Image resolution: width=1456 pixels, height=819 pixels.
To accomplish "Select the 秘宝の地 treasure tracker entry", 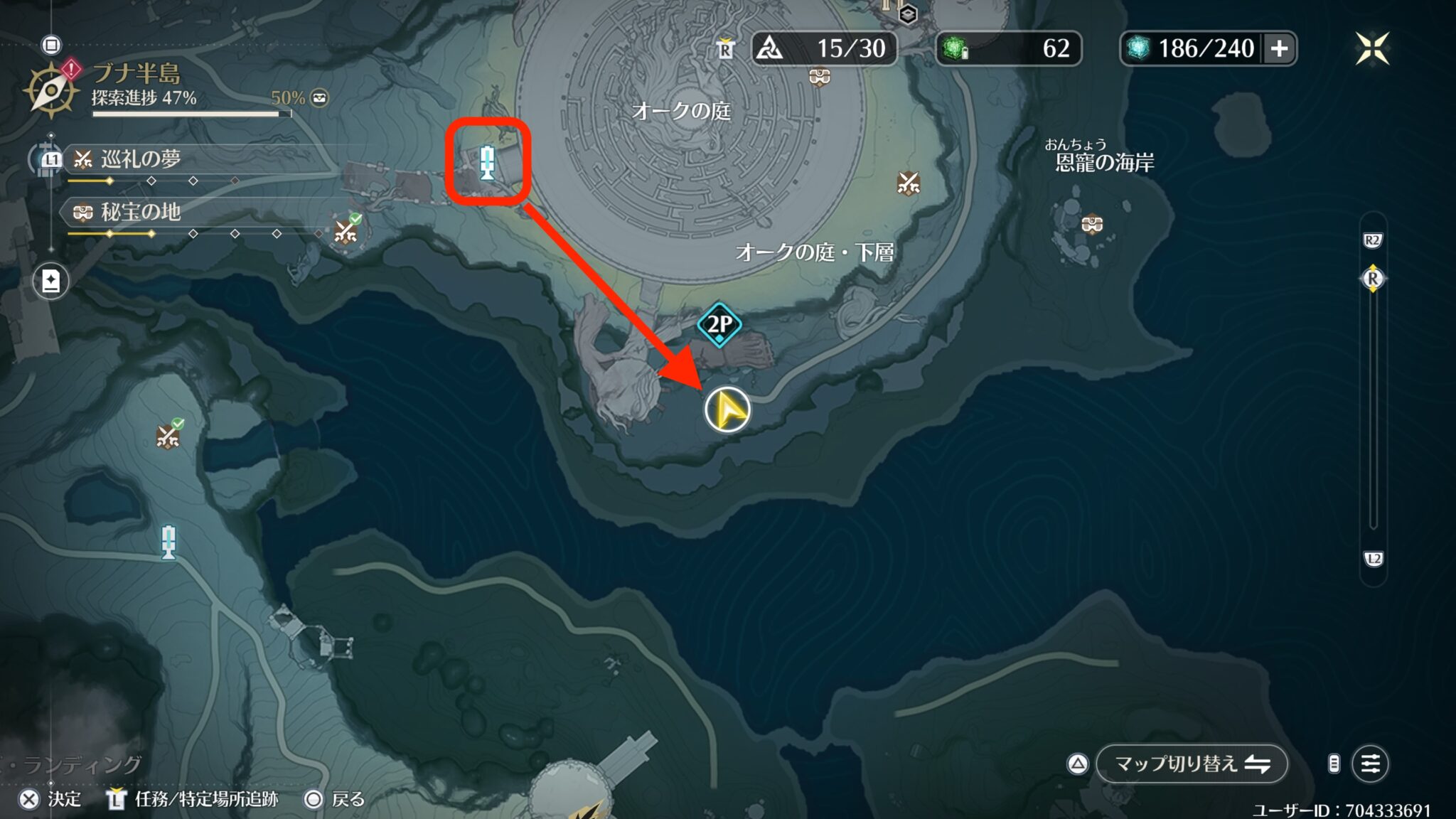I will [141, 212].
